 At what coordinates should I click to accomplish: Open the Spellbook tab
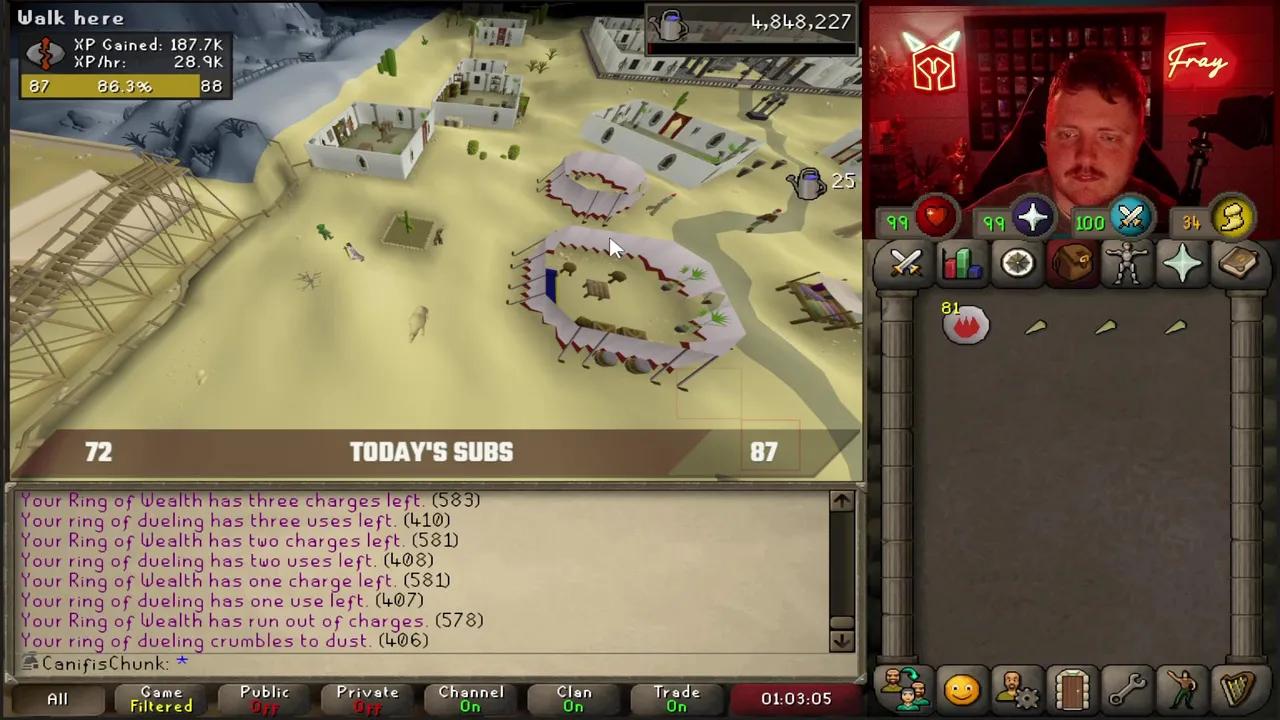coord(1239,262)
